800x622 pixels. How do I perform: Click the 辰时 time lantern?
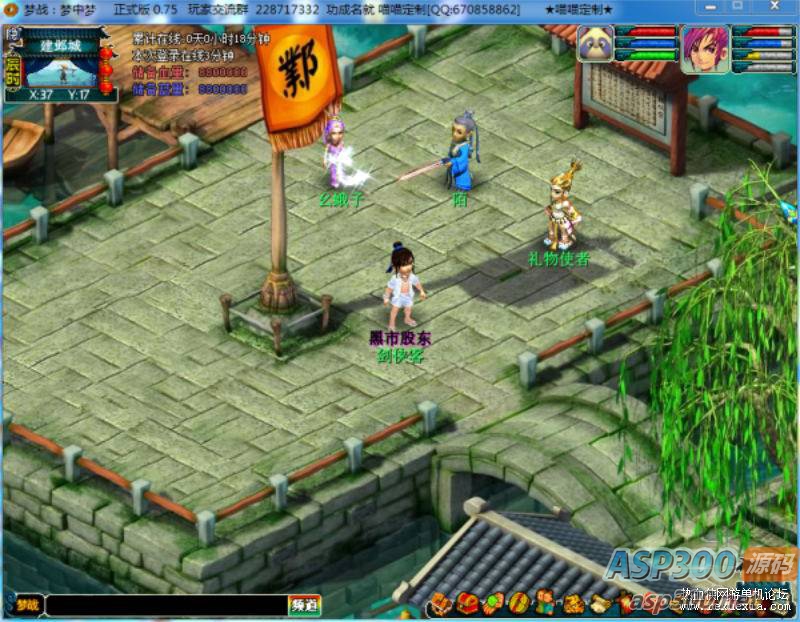12,72
